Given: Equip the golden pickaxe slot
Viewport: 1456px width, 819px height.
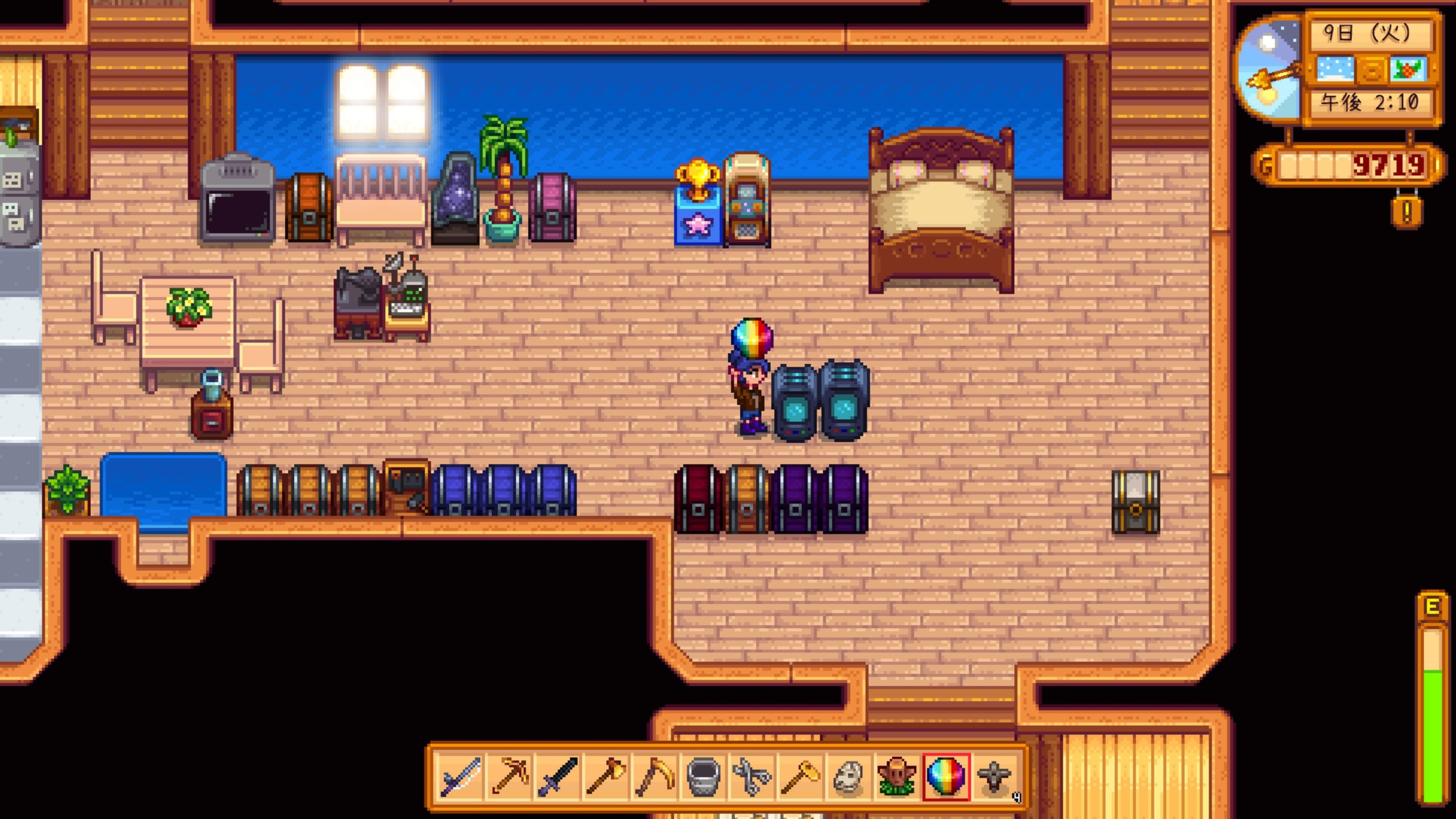Looking at the screenshot, I should [509, 776].
